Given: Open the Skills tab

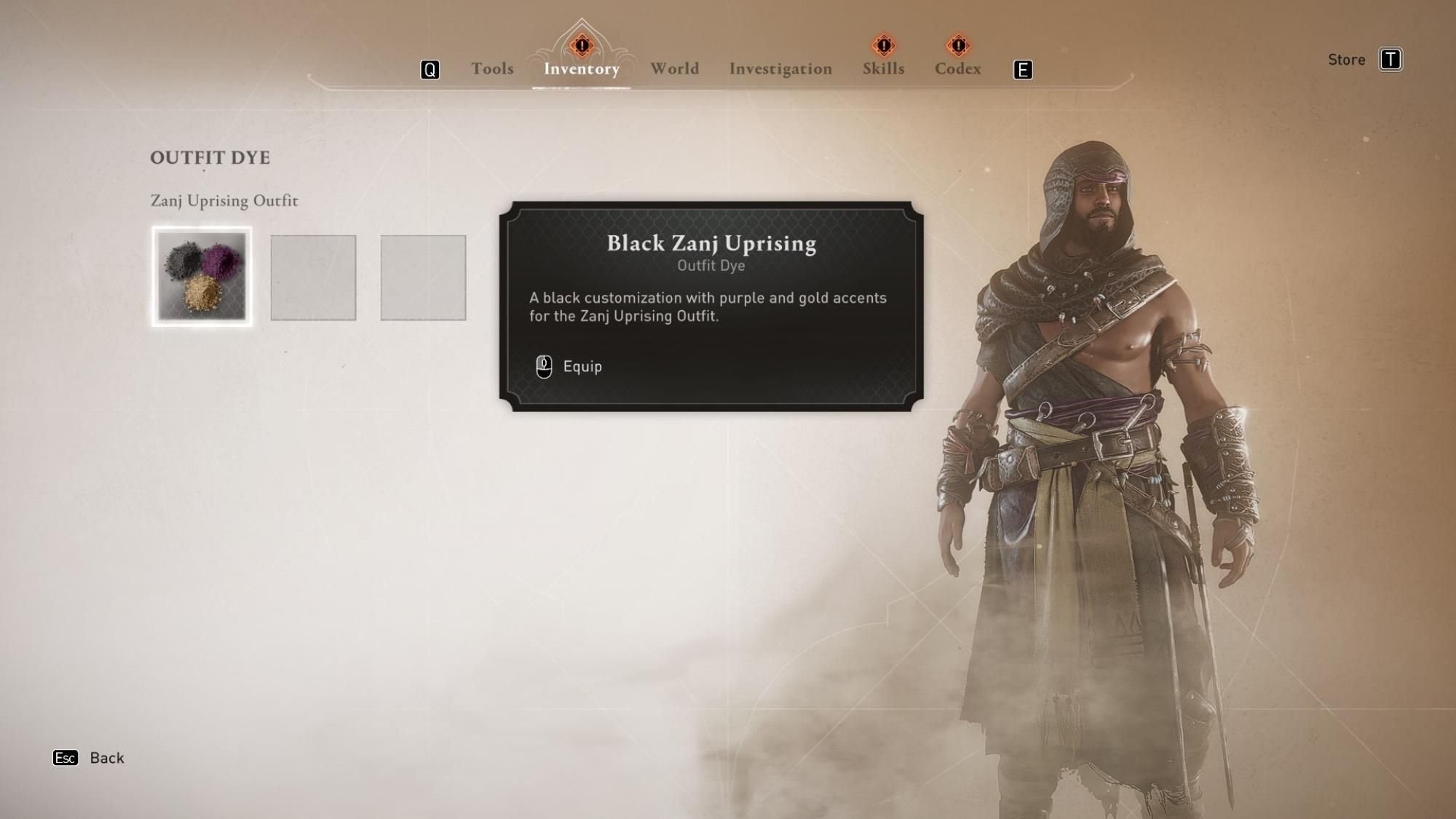Looking at the screenshot, I should tap(882, 68).
